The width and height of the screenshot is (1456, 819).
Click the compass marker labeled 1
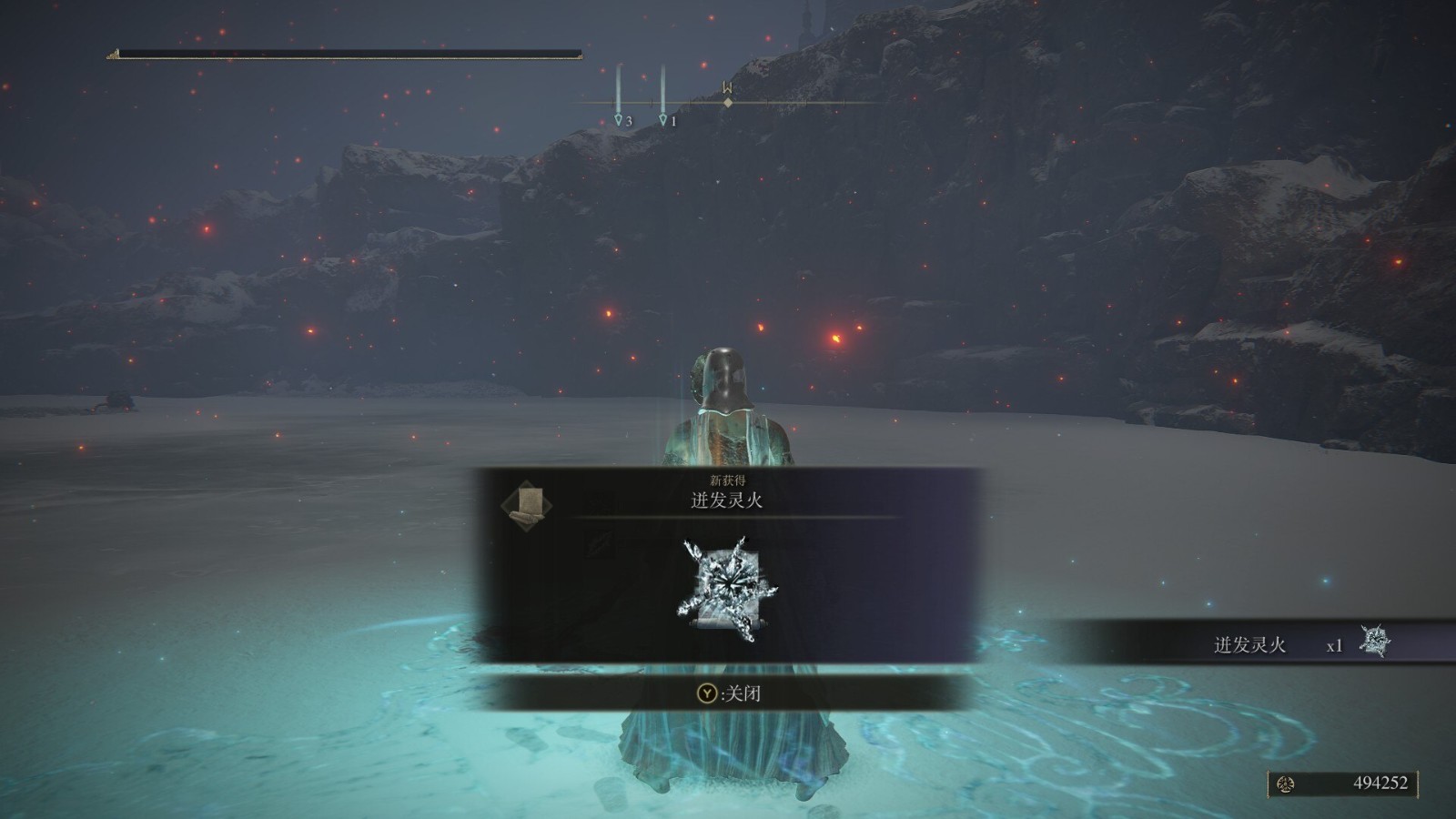[663, 119]
